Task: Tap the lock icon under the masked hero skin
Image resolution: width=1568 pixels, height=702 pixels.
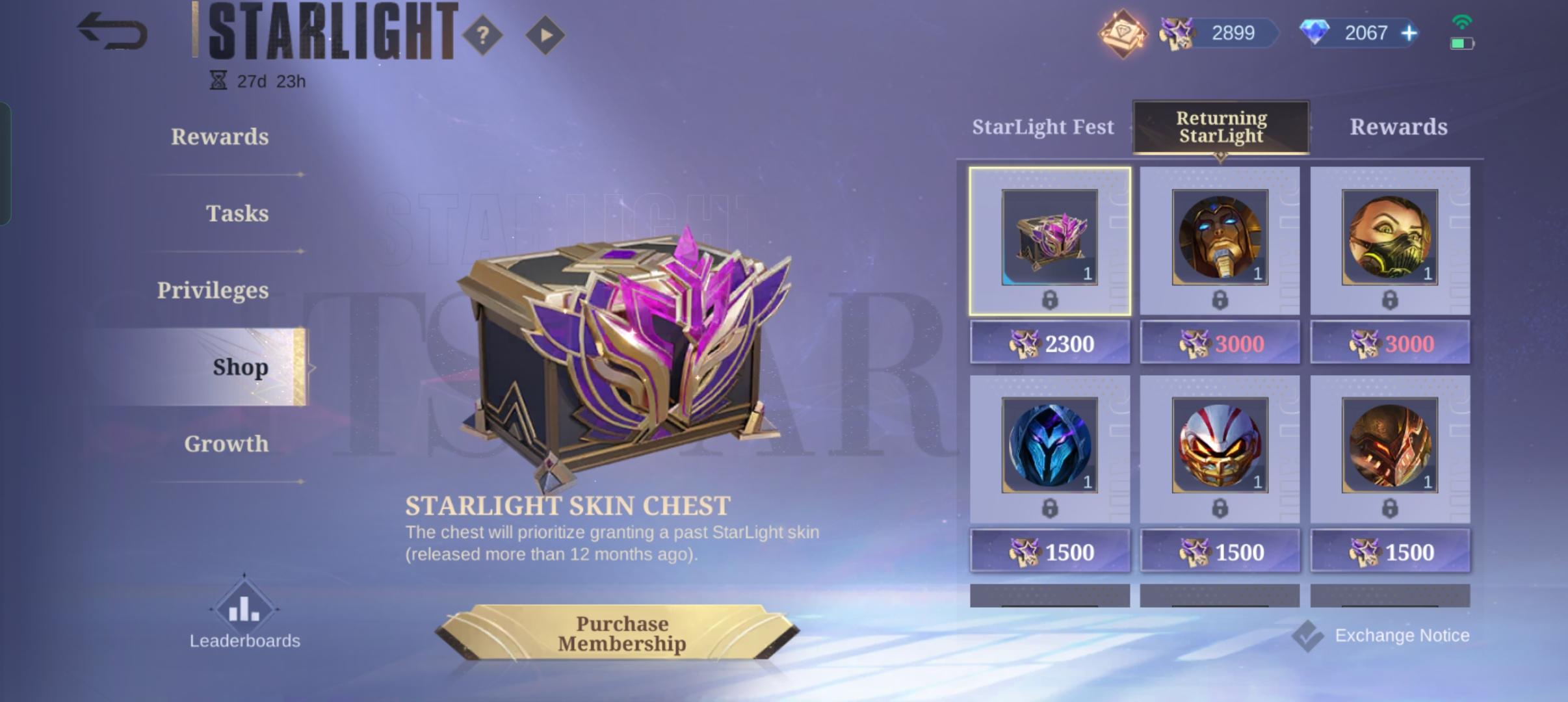Action: pyautogui.click(x=1391, y=299)
